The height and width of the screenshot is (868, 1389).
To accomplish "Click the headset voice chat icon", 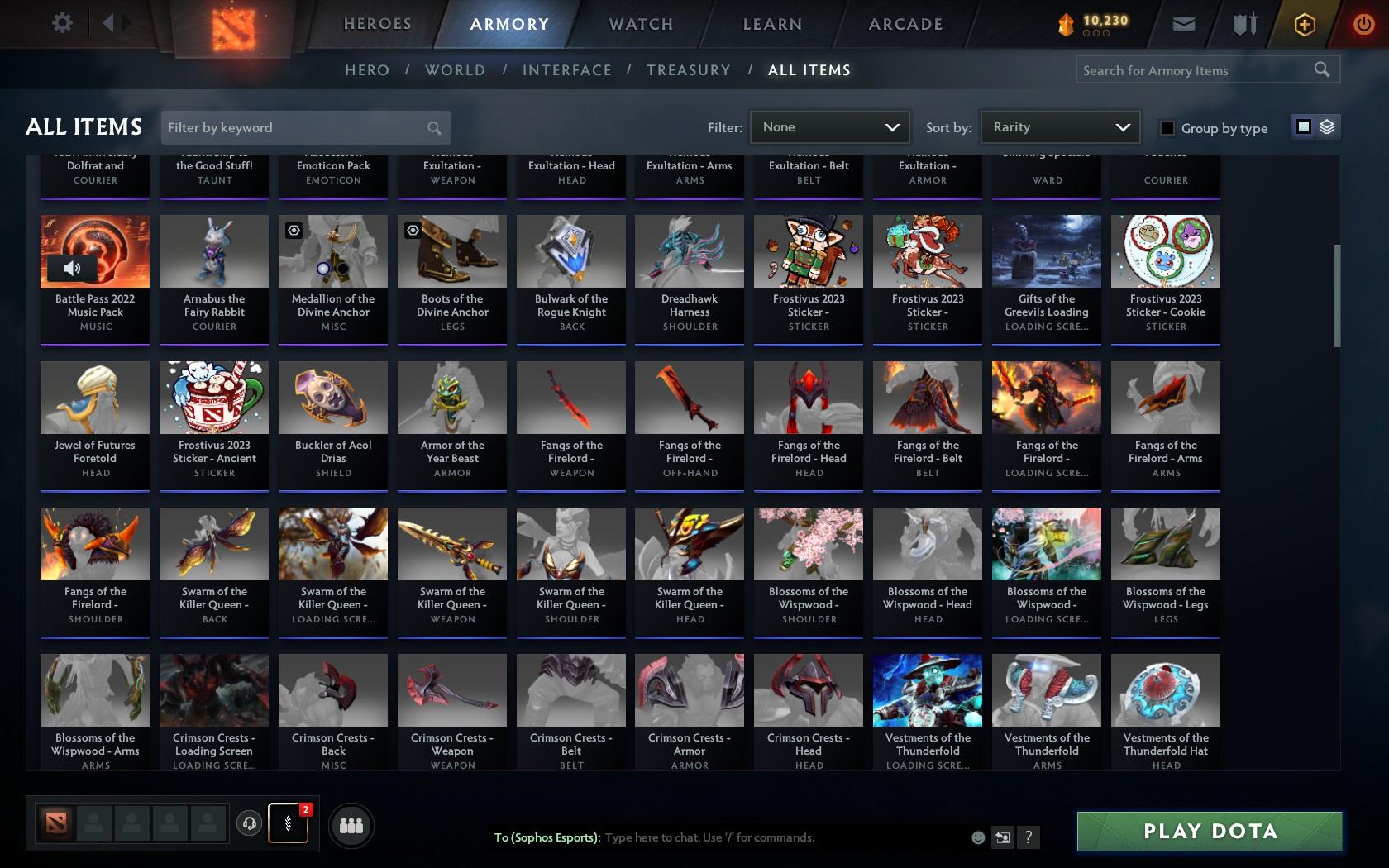I will point(251,824).
